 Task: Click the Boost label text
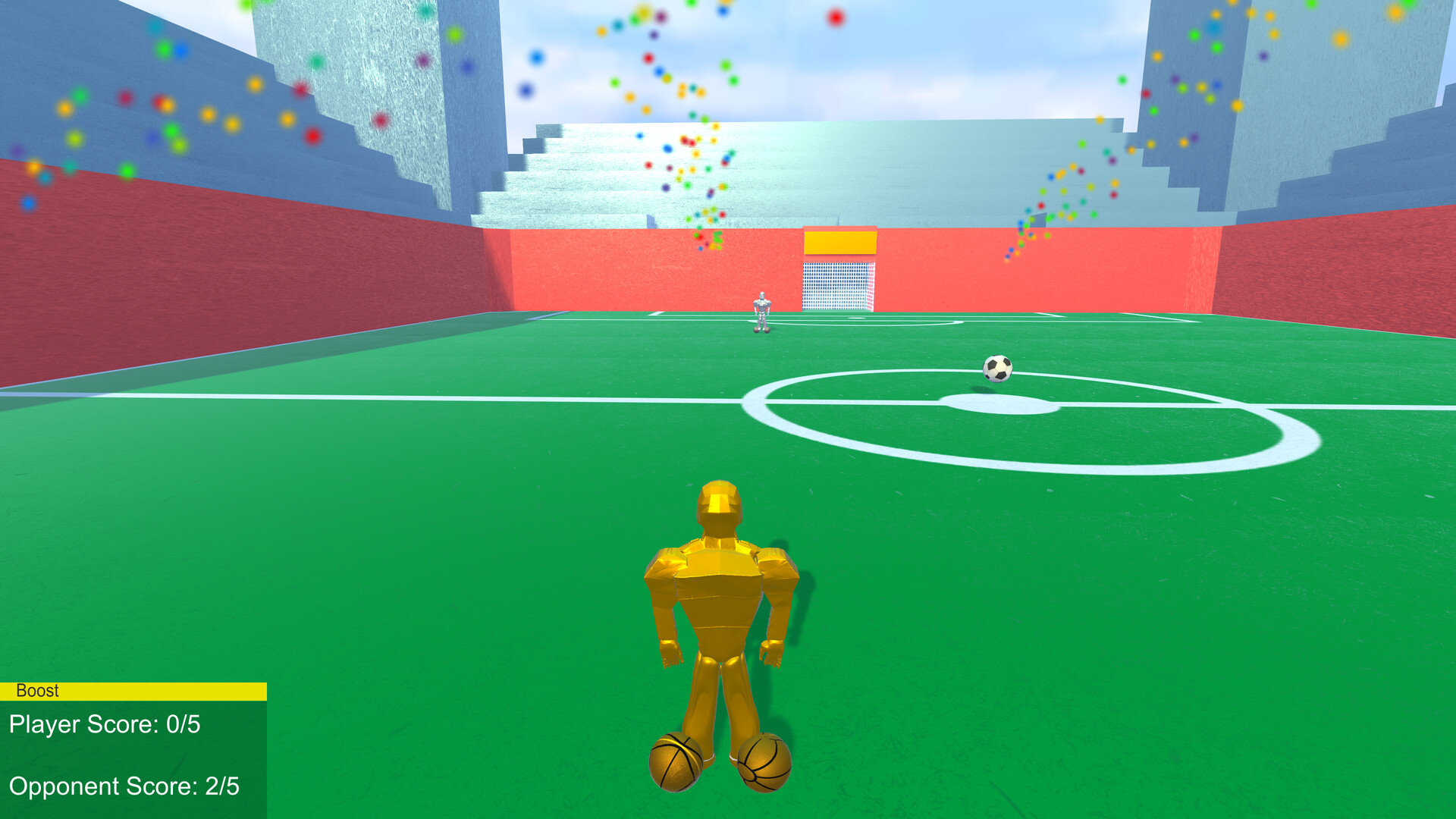tap(36, 690)
